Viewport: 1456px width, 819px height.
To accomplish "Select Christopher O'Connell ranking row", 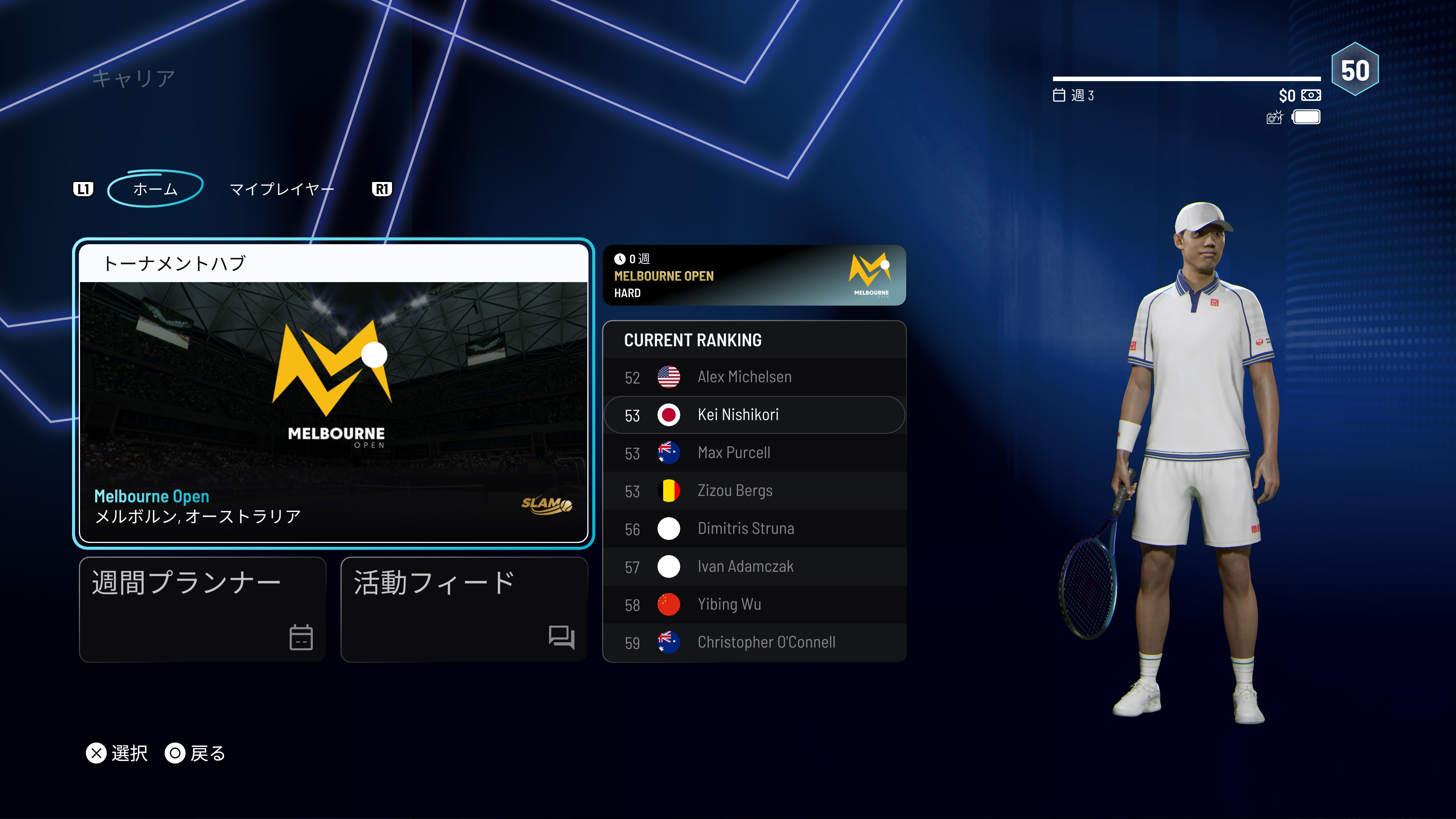I will coord(754,642).
